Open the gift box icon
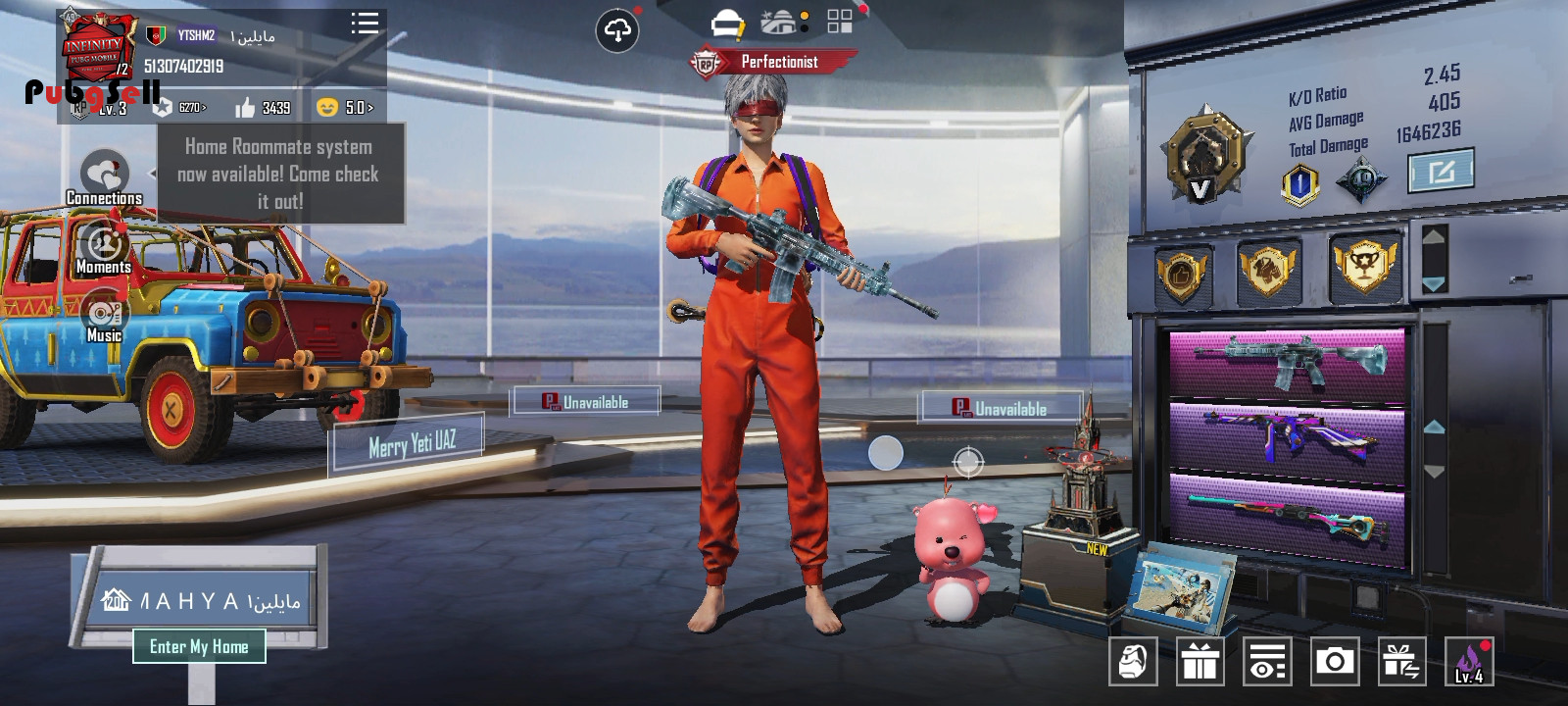 pyautogui.click(x=1200, y=662)
